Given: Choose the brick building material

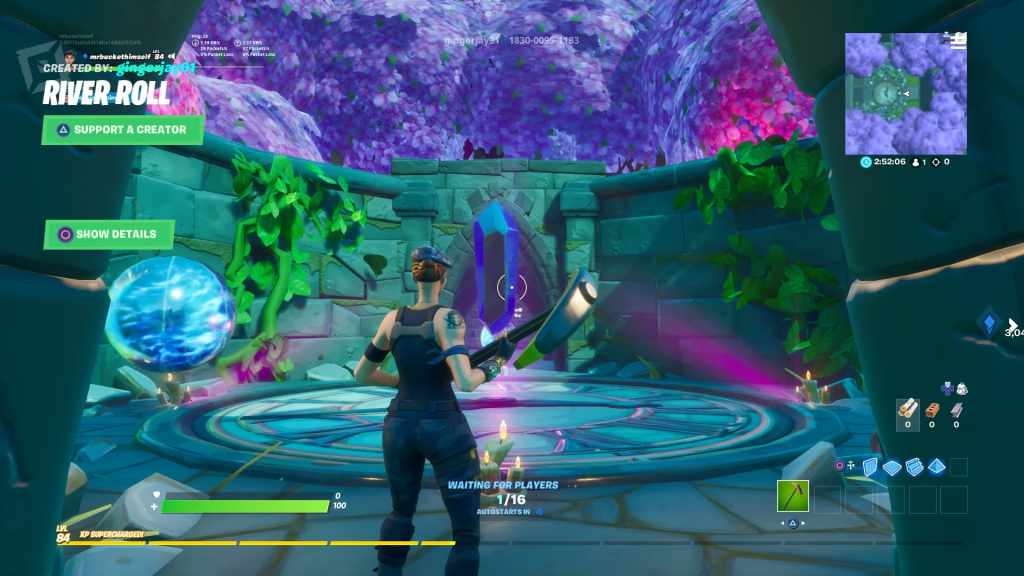Looking at the screenshot, I should (x=932, y=408).
